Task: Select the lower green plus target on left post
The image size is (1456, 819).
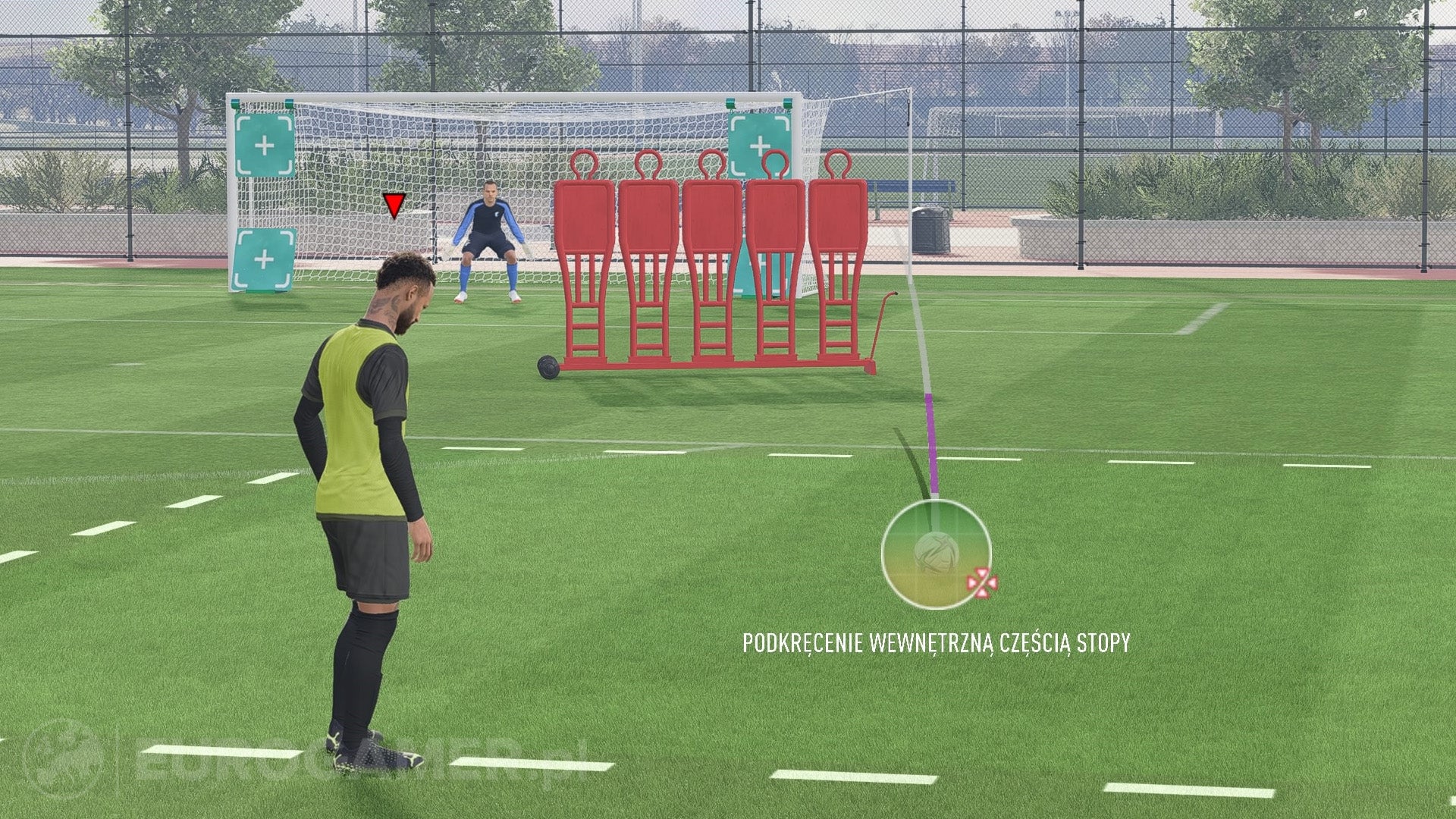Action: coord(263,260)
